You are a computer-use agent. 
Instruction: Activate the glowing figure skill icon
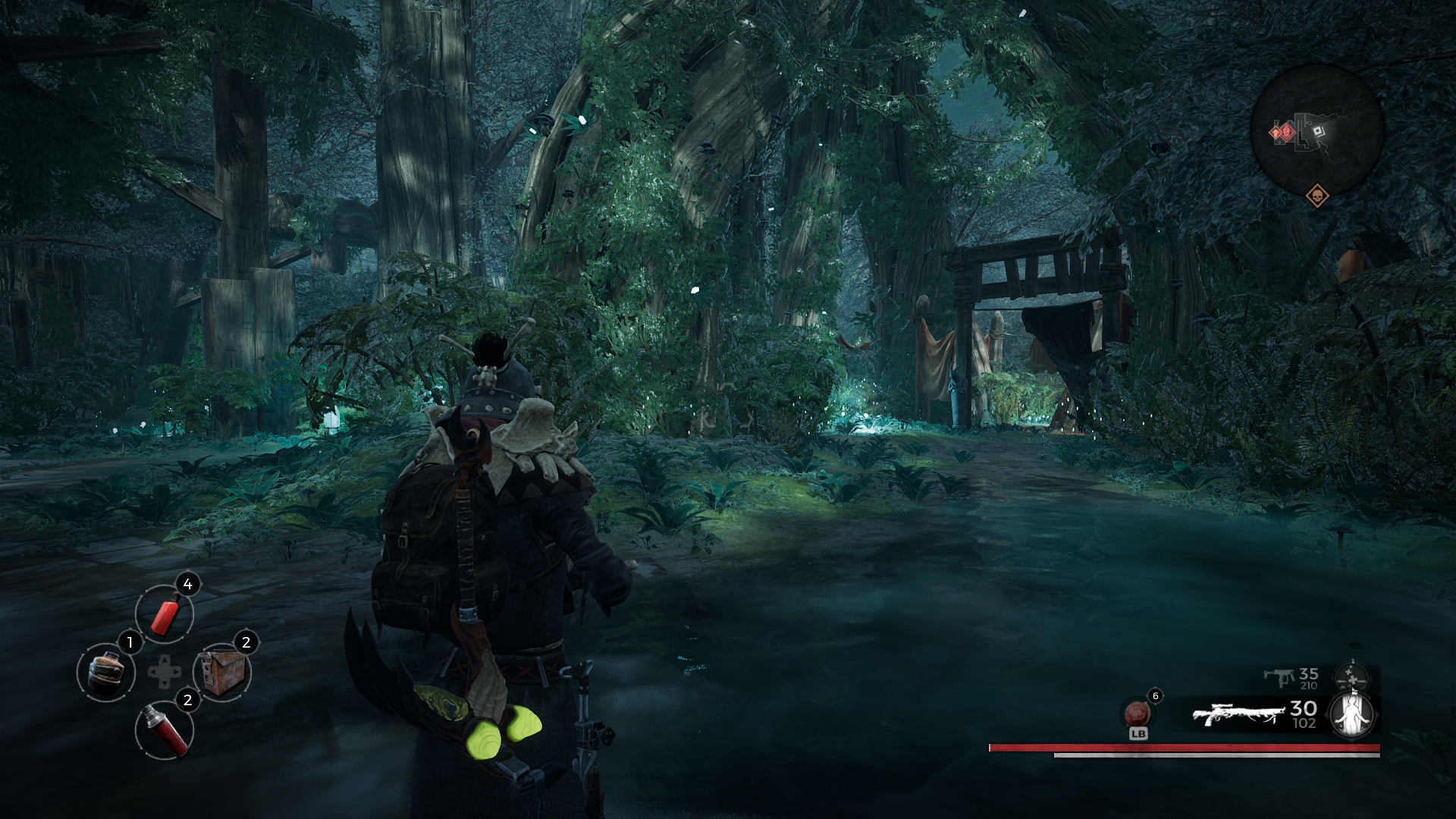[x=1353, y=714]
